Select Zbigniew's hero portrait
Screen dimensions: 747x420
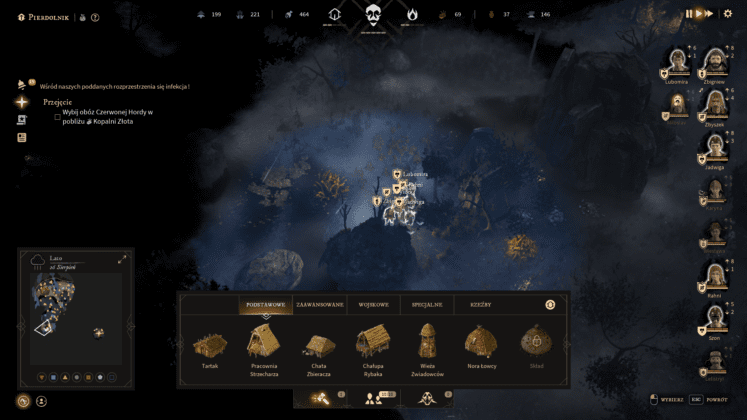pyautogui.click(x=716, y=64)
